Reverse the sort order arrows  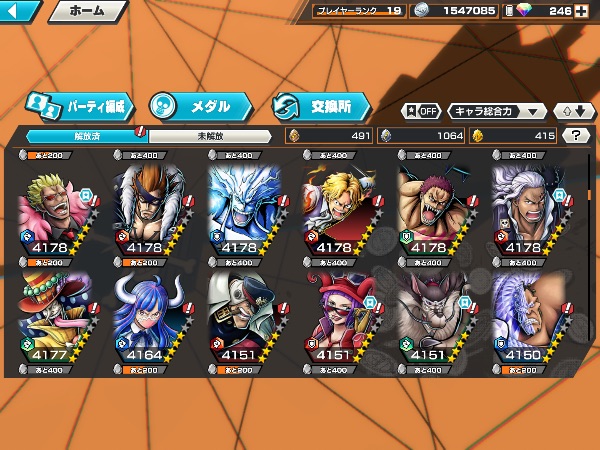click(570, 111)
